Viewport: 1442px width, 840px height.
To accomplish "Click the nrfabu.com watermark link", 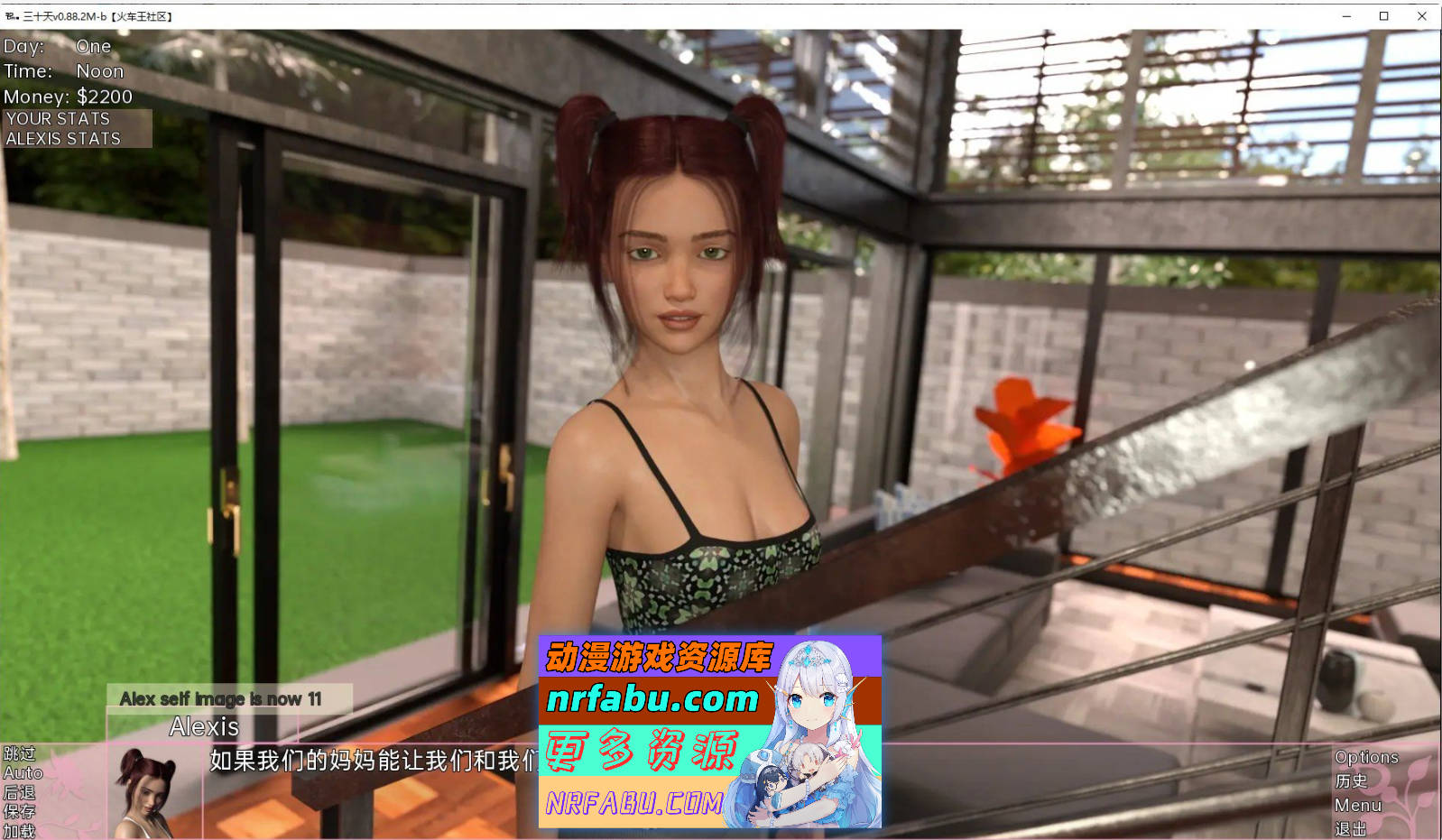I will 652,699.
